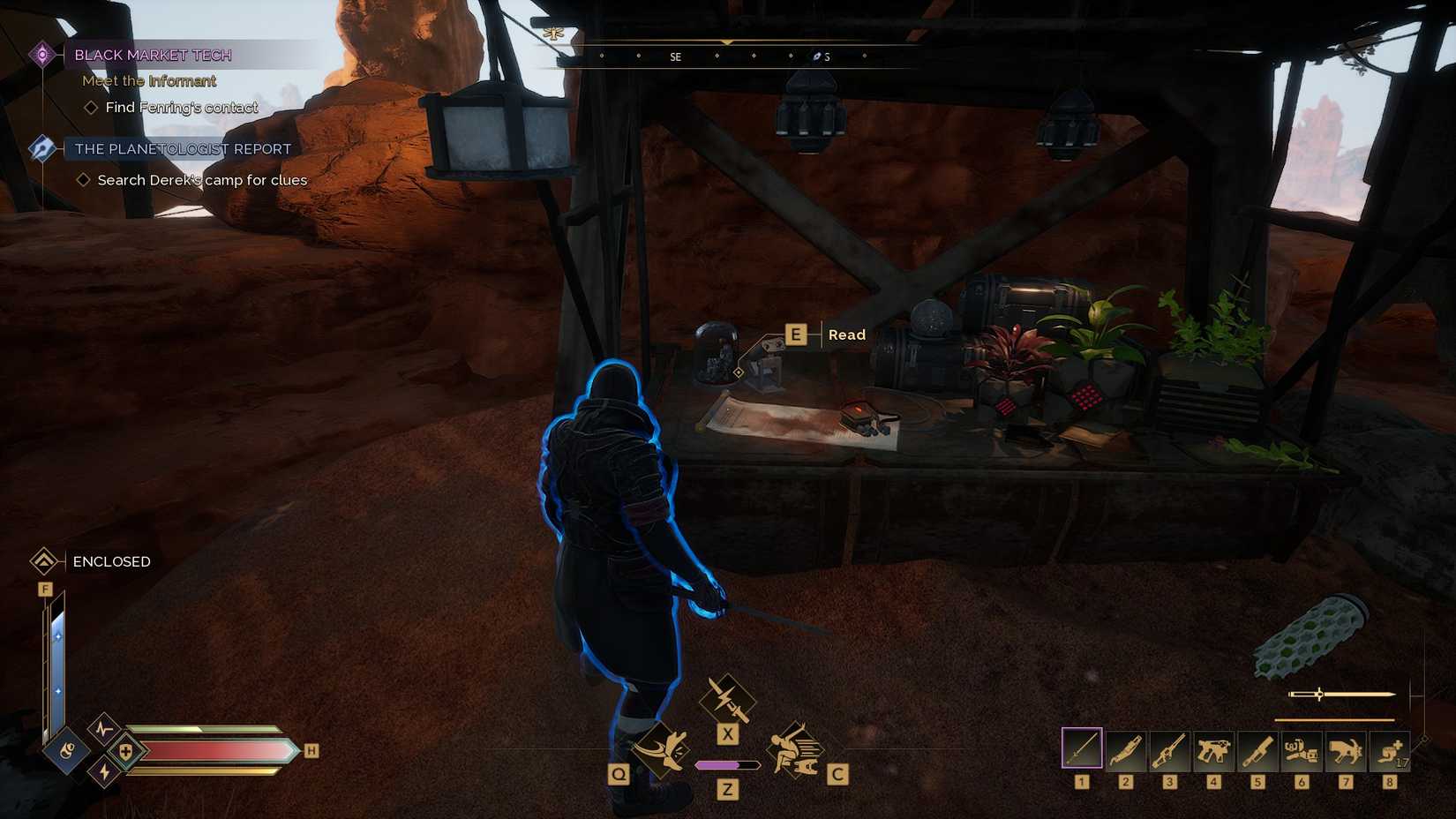Expand the ENCLOSED status indicator
This screenshot has width=1456, height=819.
coord(43,561)
